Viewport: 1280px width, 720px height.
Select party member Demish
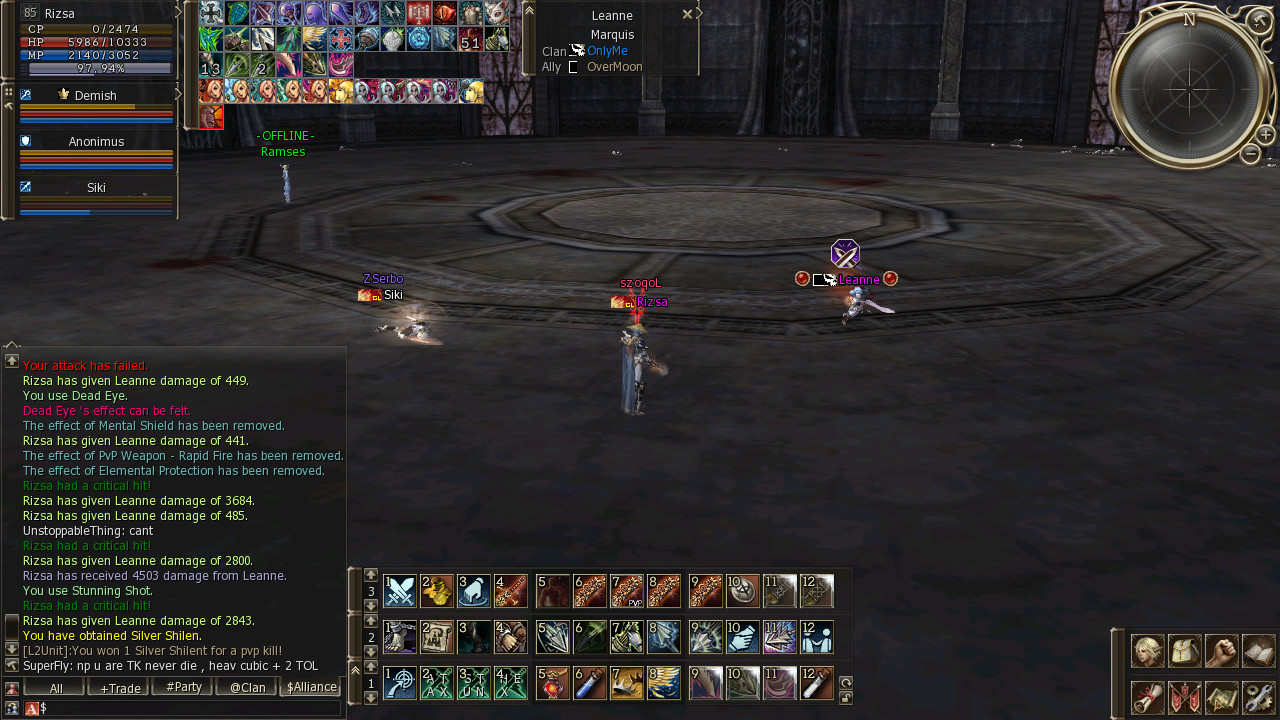coord(95,96)
